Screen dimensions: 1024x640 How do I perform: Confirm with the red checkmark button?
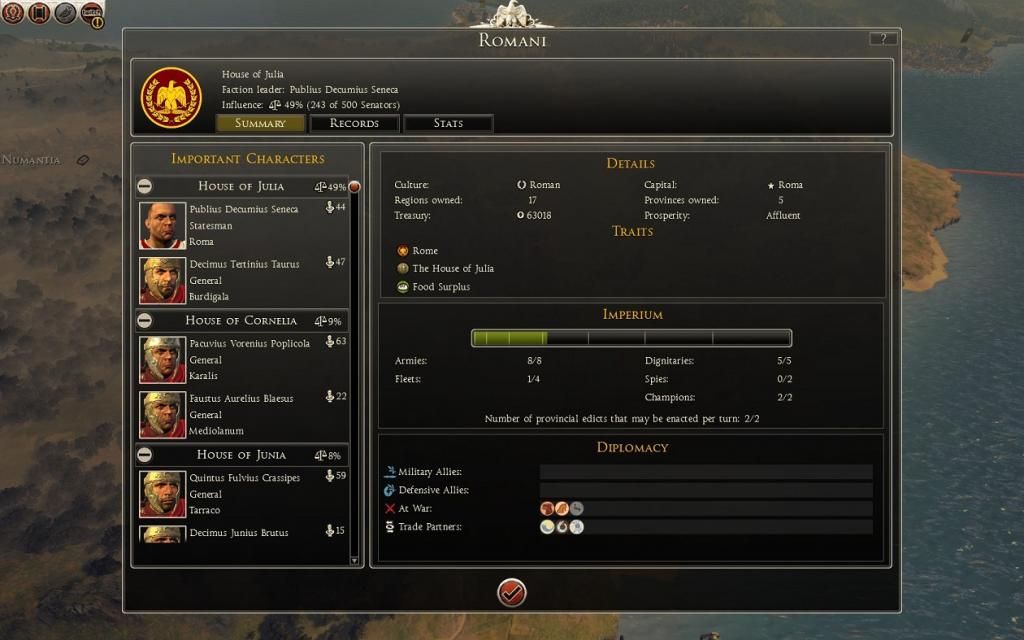[x=511, y=593]
